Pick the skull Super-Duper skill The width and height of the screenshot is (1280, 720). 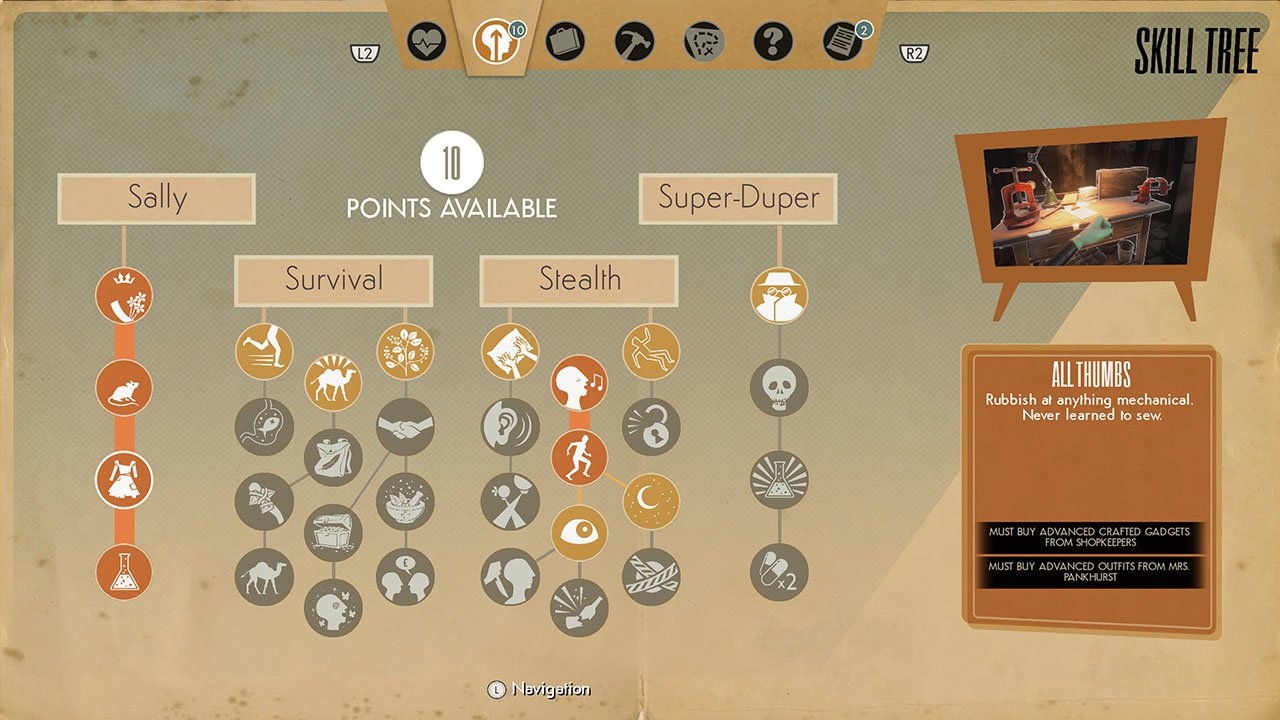point(779,387)
